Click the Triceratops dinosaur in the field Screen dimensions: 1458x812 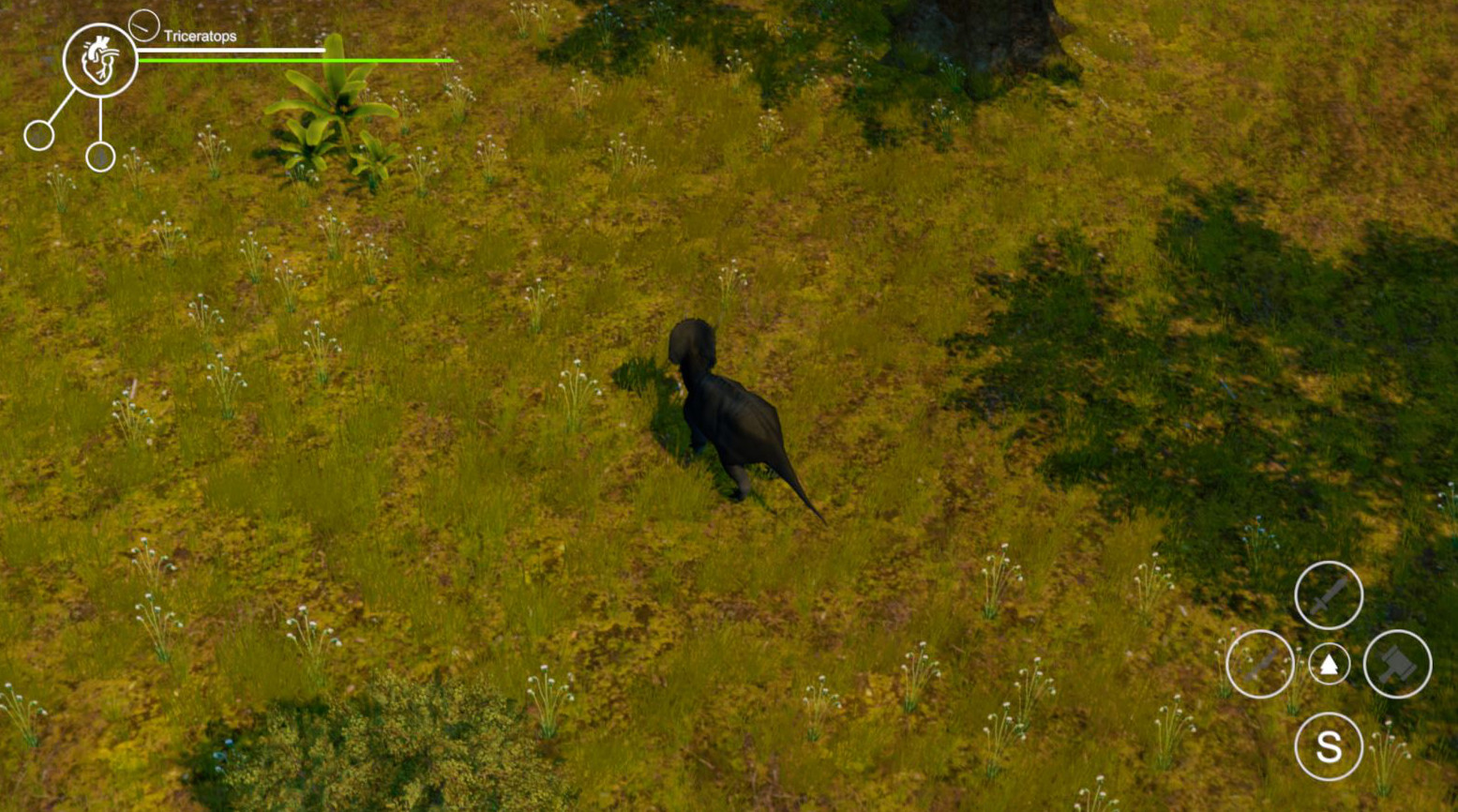tap(731, 413)
